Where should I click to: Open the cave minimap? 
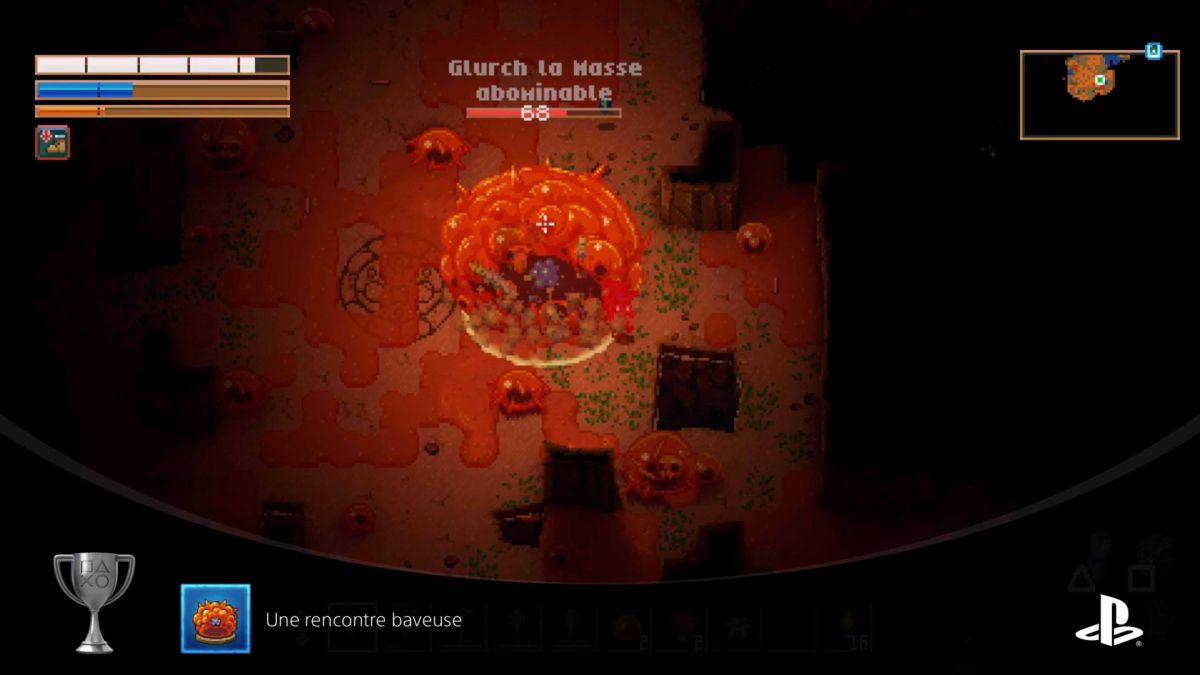click(1099, 94)
